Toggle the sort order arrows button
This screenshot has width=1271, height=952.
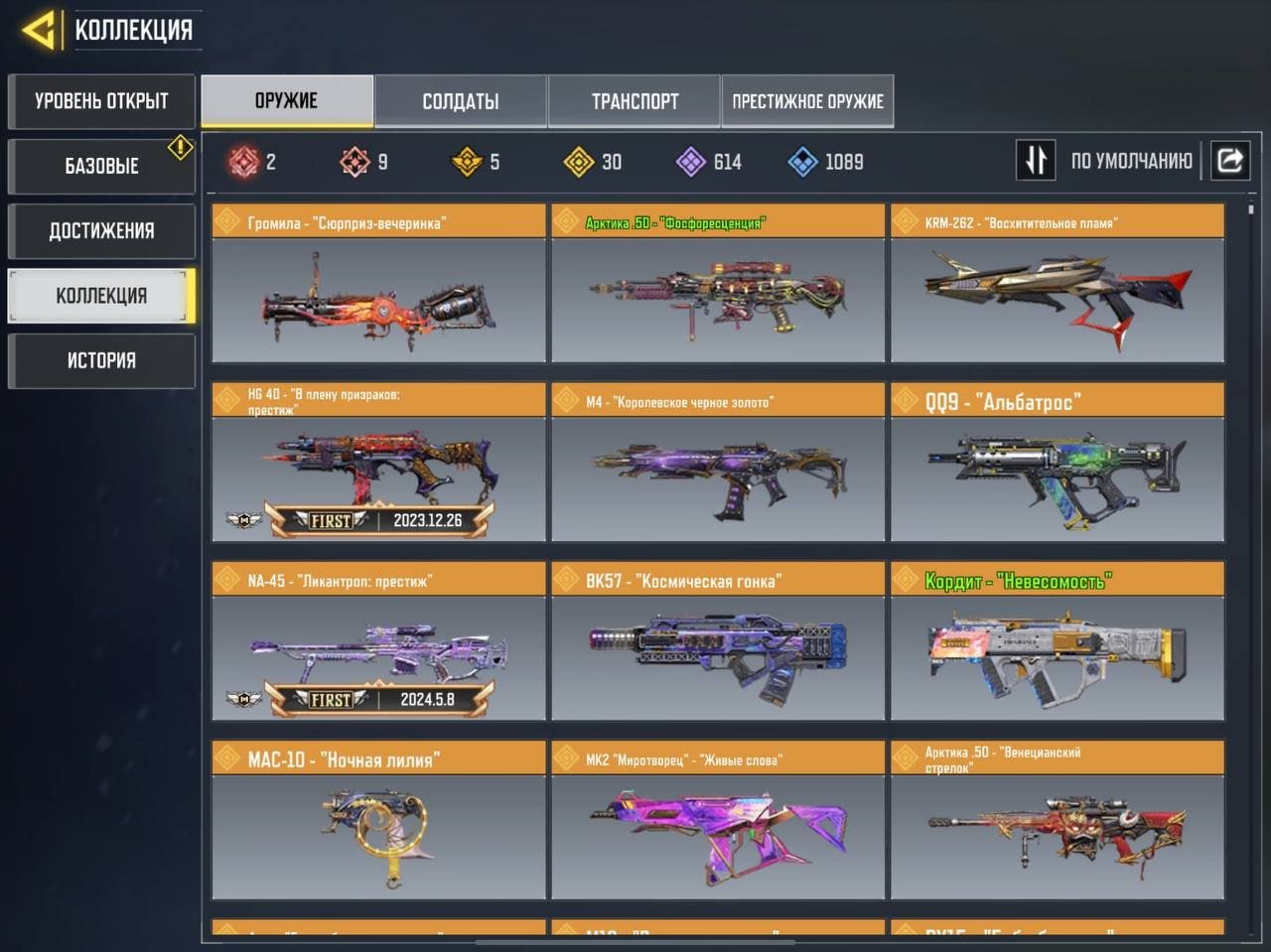(x=1036, y=161)
